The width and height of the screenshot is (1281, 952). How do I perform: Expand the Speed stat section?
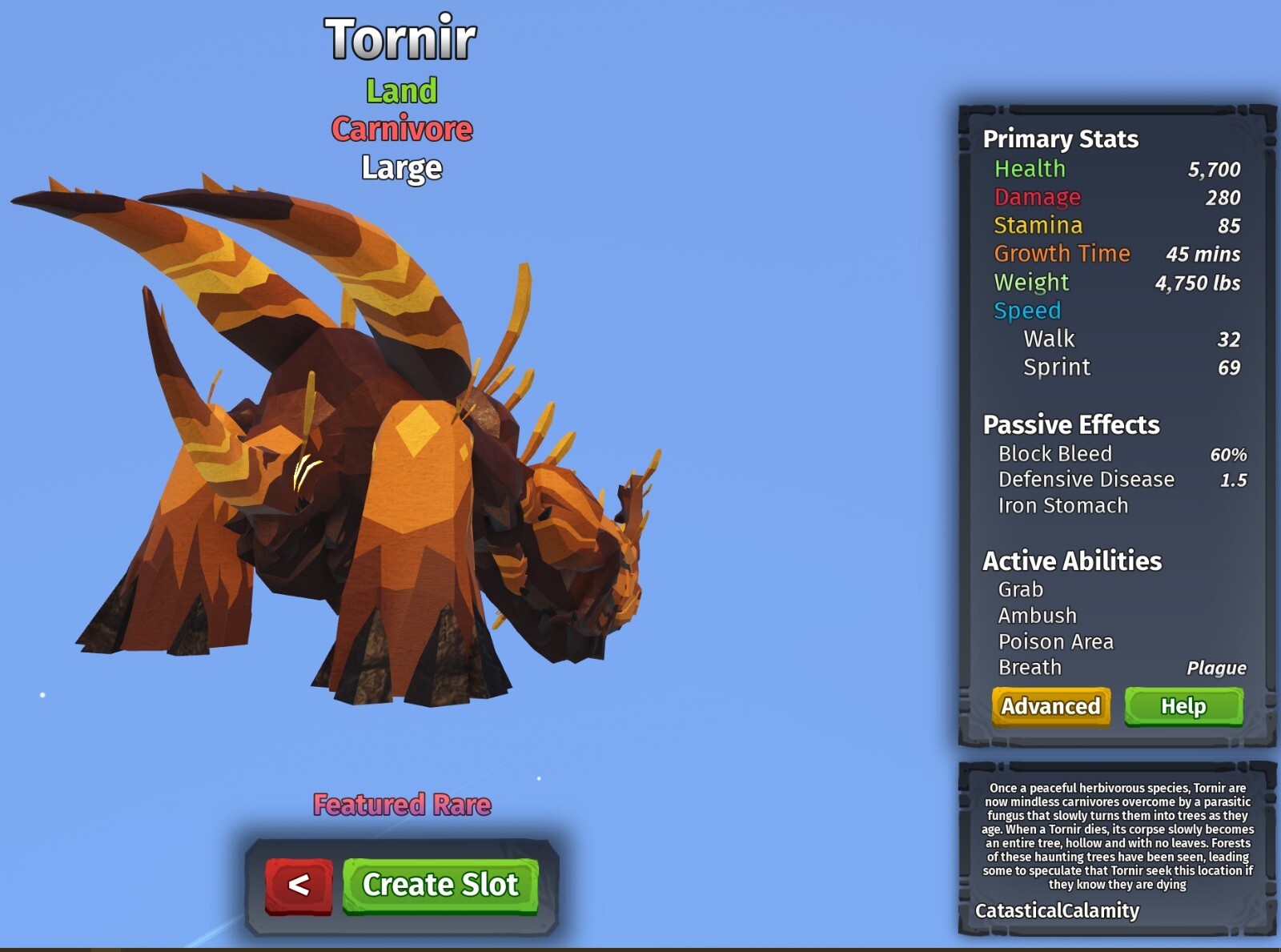click(1028, 311)
